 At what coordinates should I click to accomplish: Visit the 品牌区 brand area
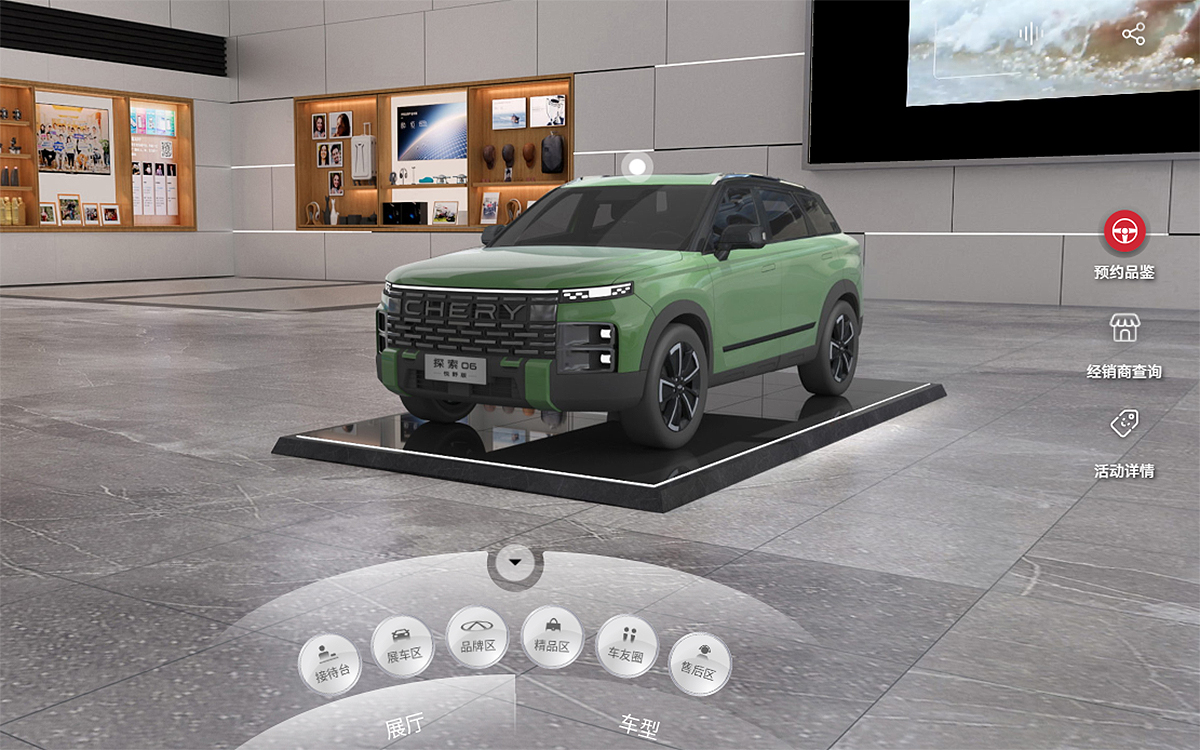[x=478, y=637]
